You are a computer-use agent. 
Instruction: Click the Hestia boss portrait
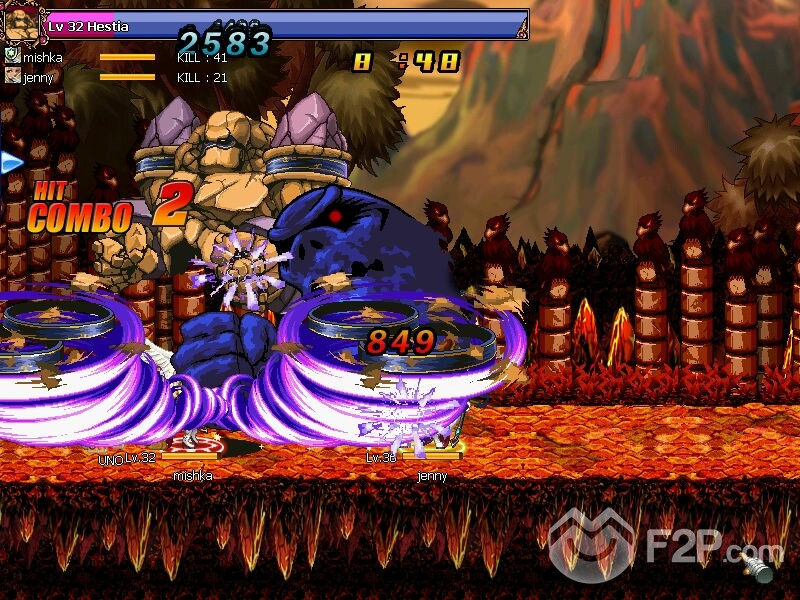click(x=22, y=23)
